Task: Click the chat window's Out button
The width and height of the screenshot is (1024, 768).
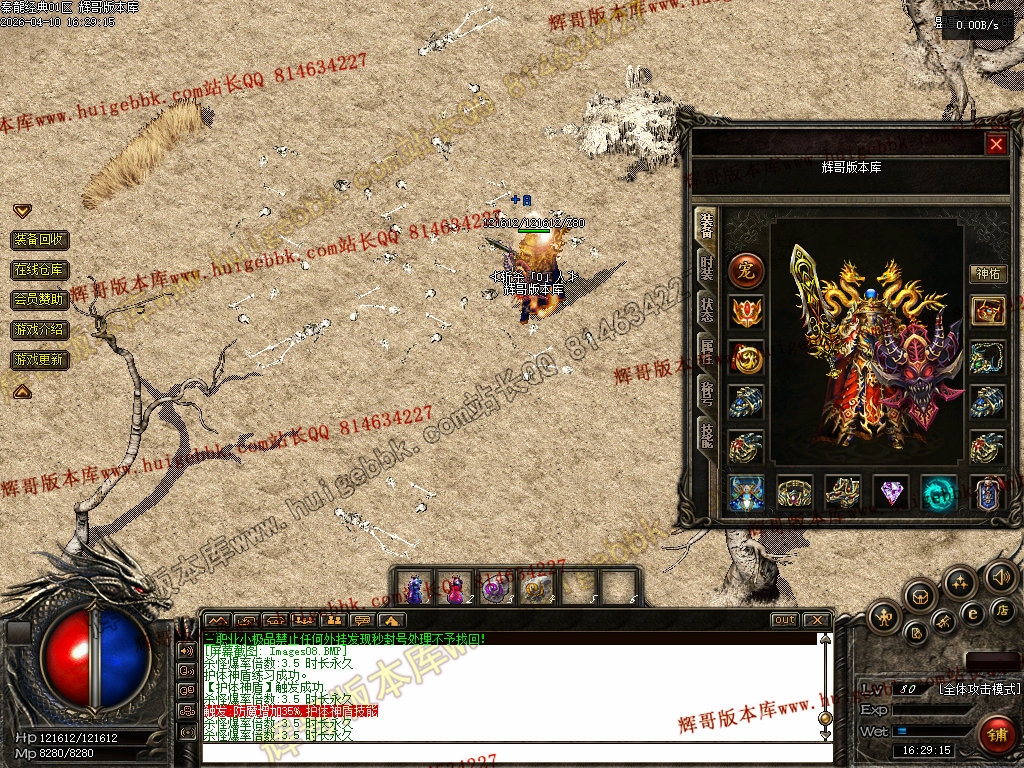Action: click(x=785, y=620)
